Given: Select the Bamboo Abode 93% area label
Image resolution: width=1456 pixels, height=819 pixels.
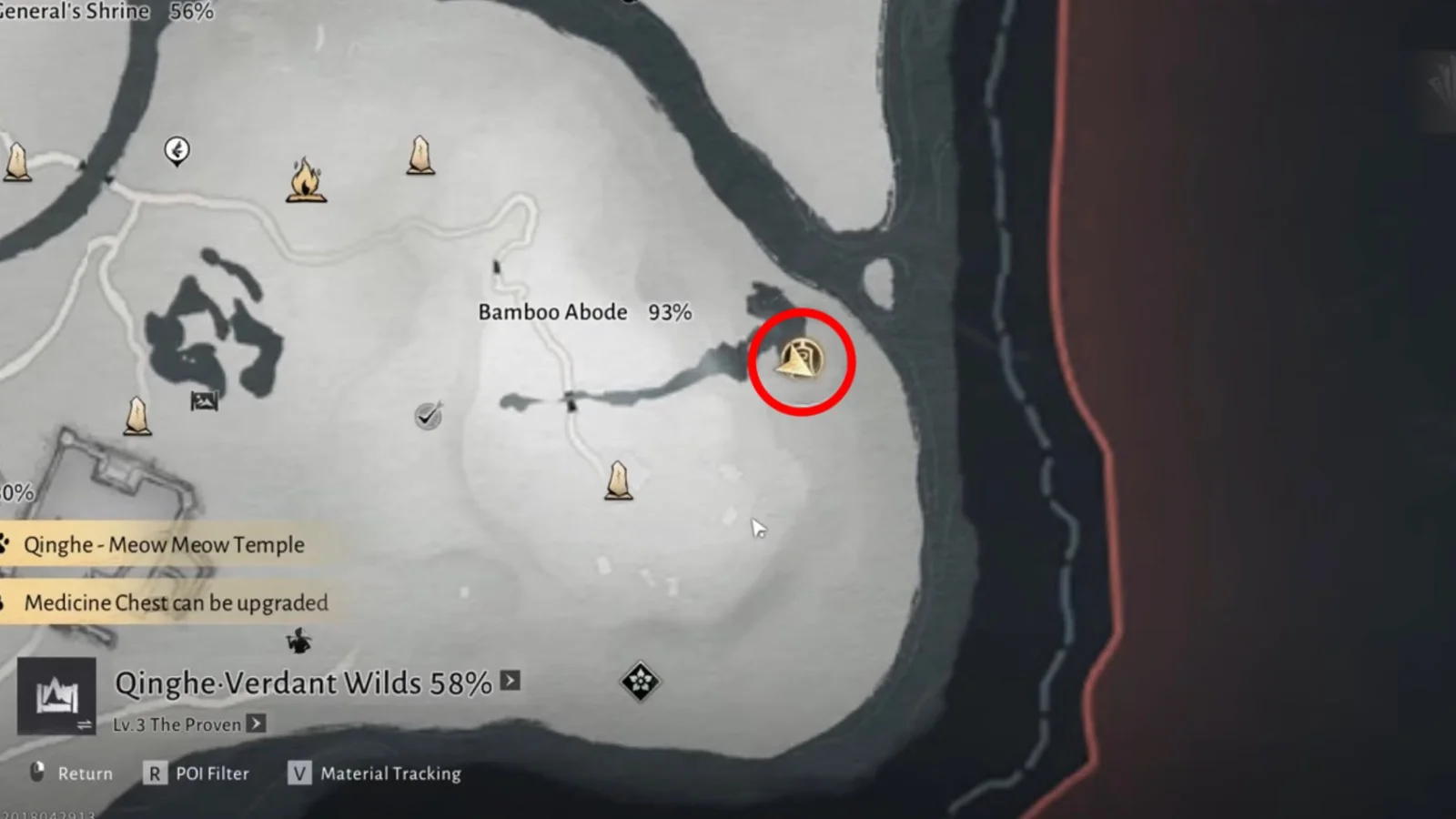Looking at the screenshot, I should tap(584, 312).
